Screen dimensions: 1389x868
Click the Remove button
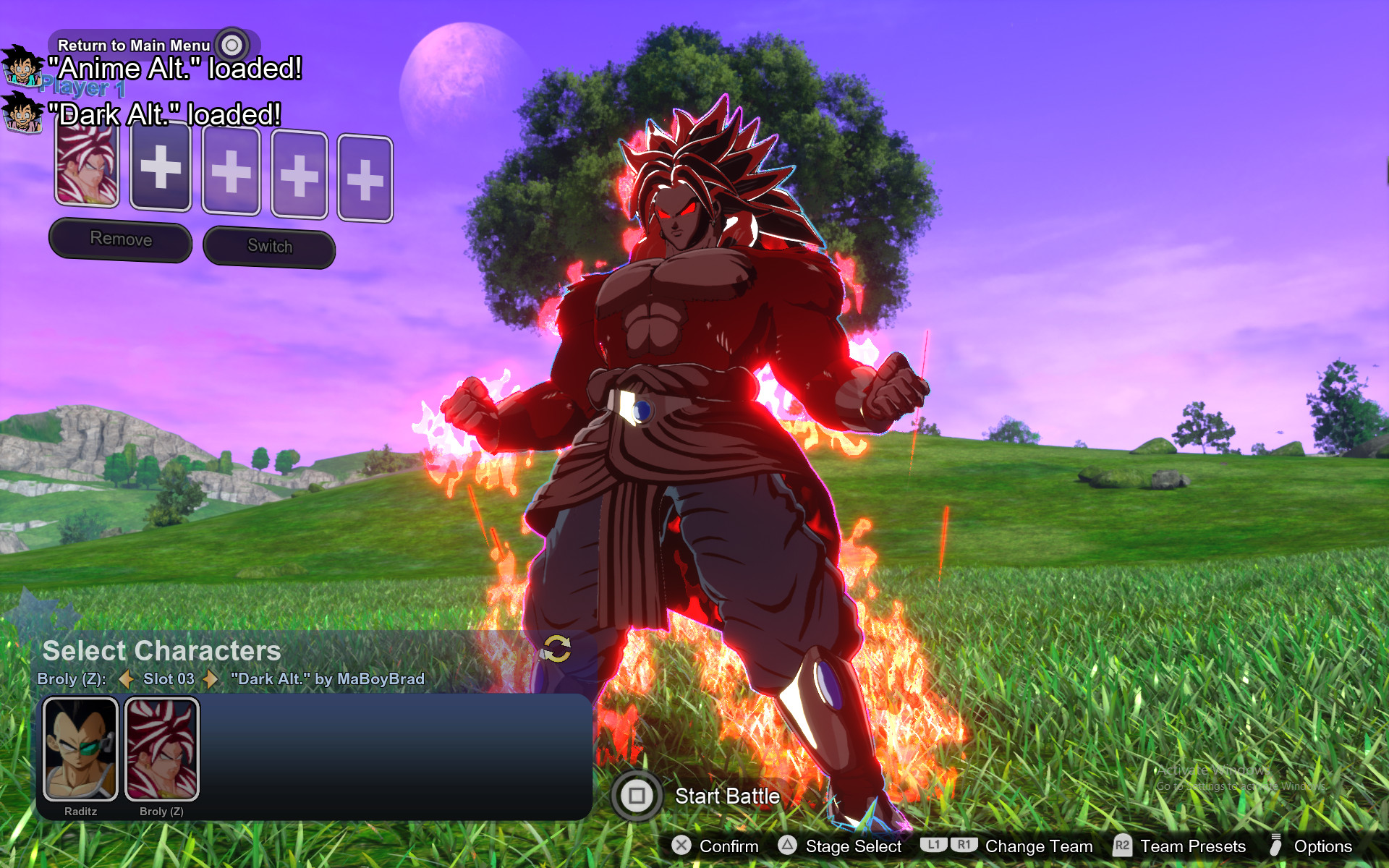[120, 239]
